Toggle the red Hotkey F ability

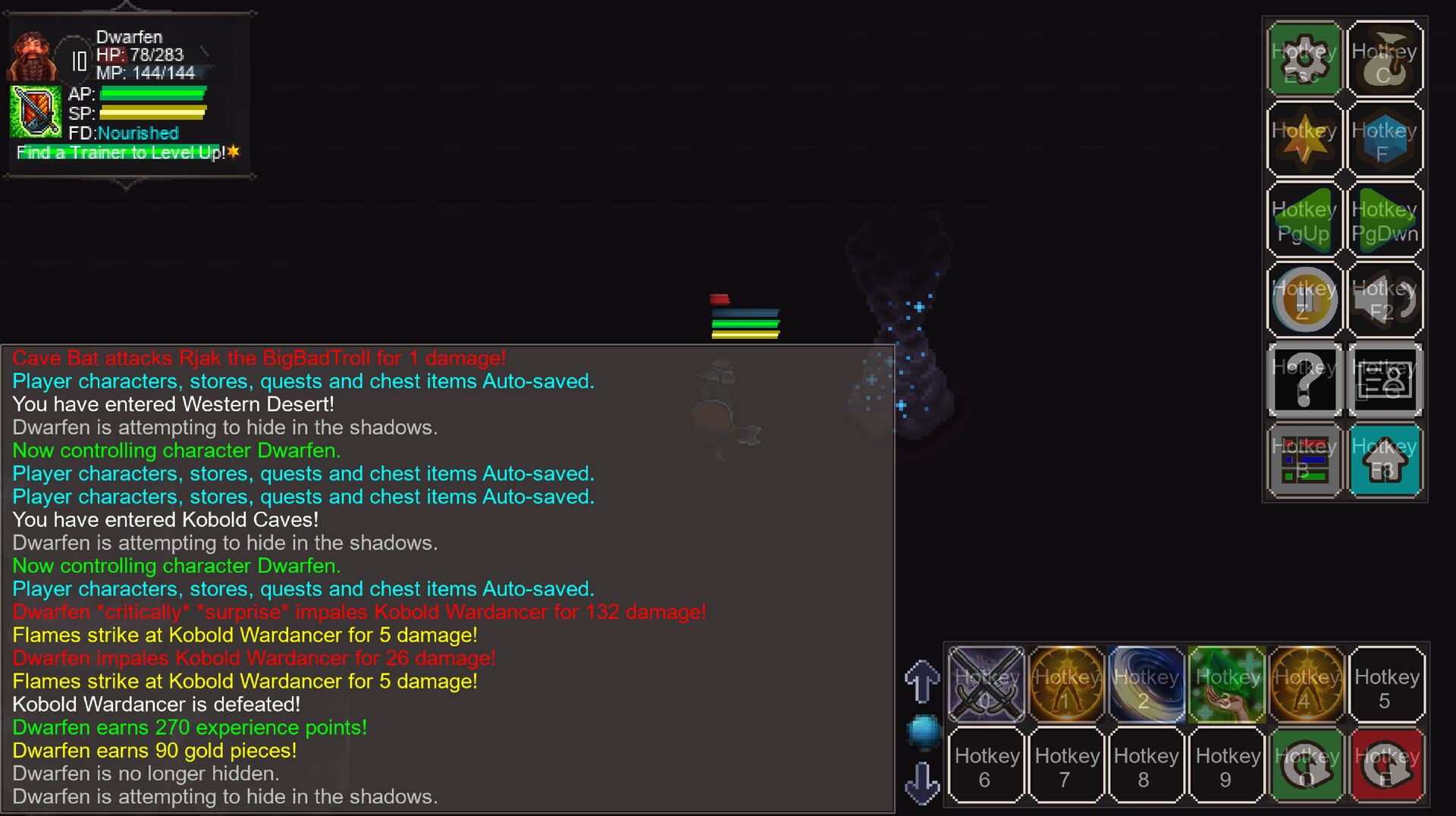pyautogui.click(x=1387, y=765)
